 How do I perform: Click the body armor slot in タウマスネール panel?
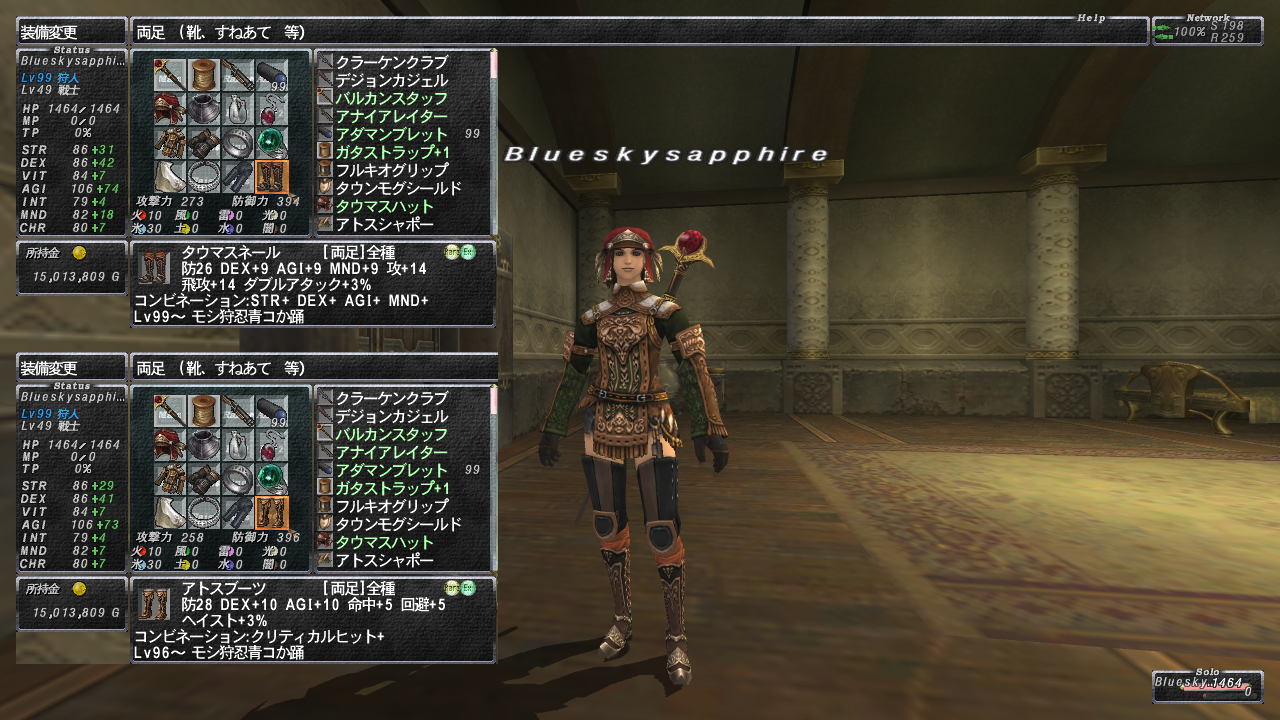click(x=169, y=143)
